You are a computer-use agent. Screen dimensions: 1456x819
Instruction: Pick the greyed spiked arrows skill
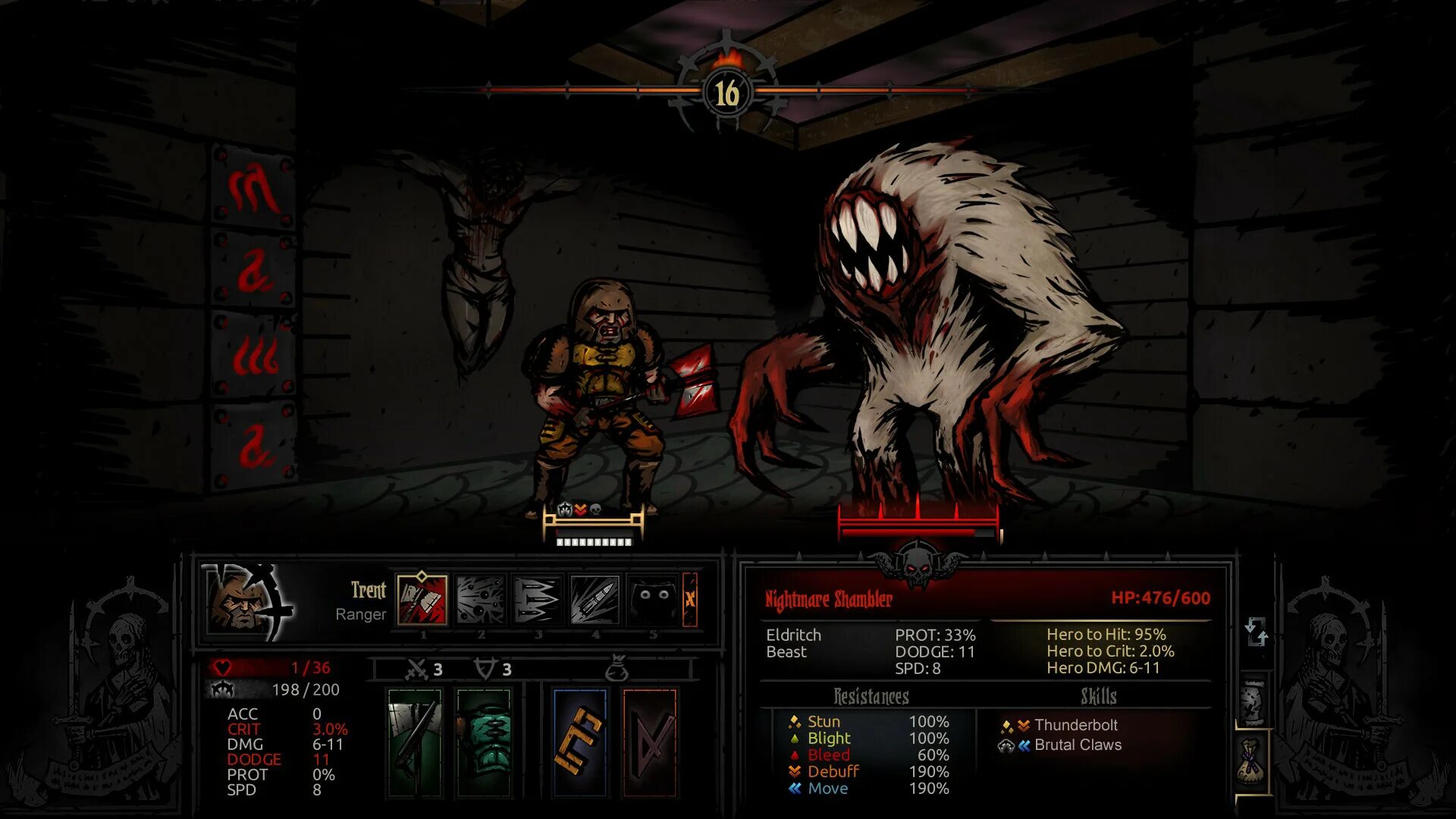point(537,600)
